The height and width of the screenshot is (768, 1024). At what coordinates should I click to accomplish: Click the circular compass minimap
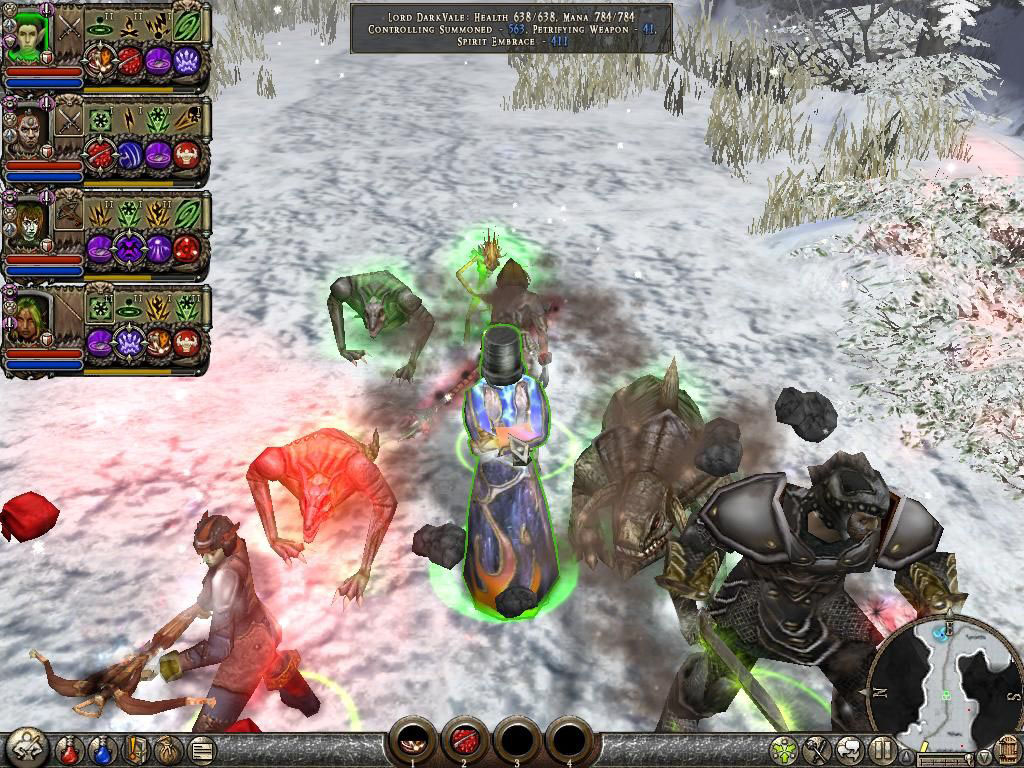945,675
